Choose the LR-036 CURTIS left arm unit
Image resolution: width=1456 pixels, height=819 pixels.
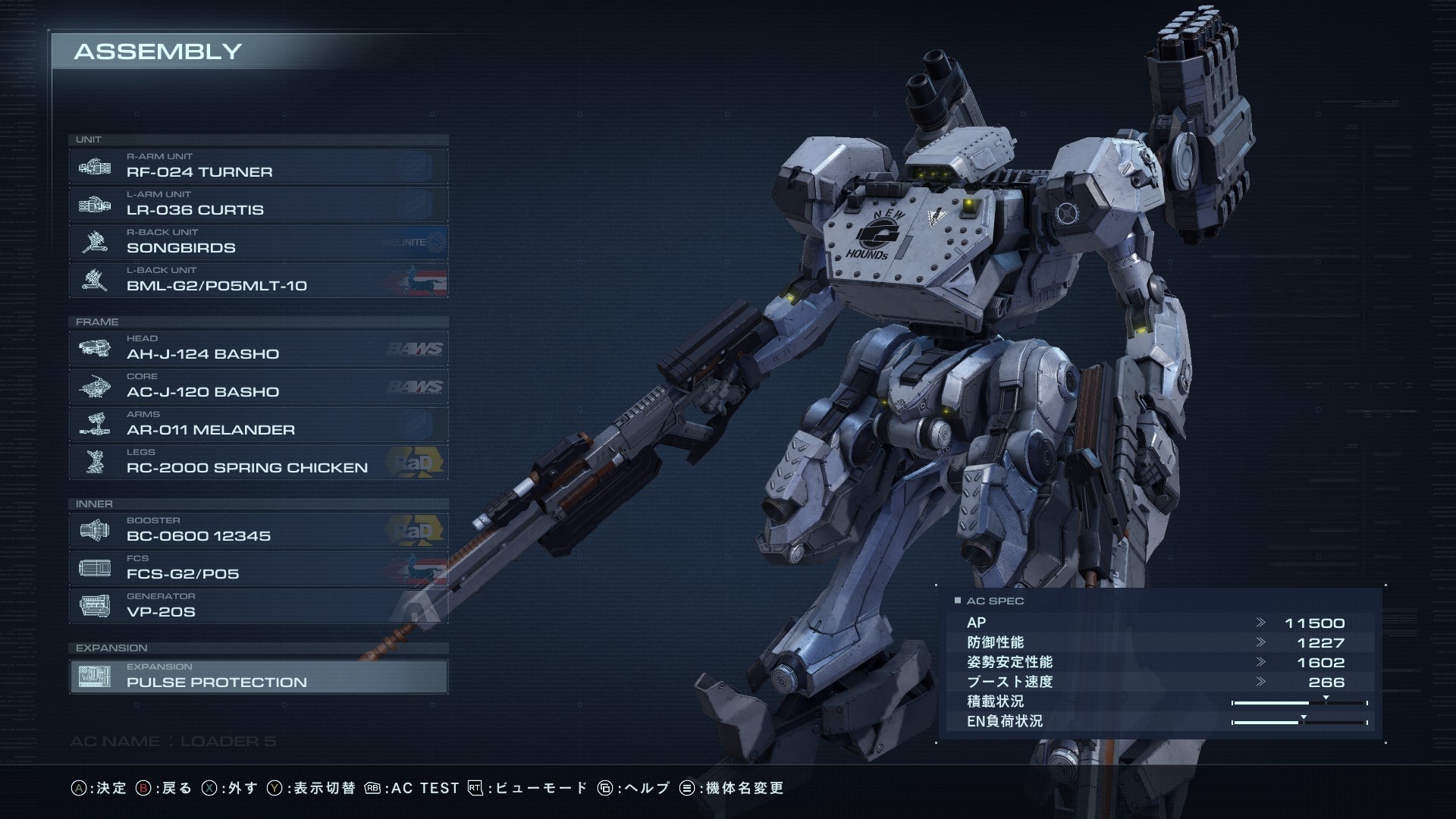coord(258,204)
